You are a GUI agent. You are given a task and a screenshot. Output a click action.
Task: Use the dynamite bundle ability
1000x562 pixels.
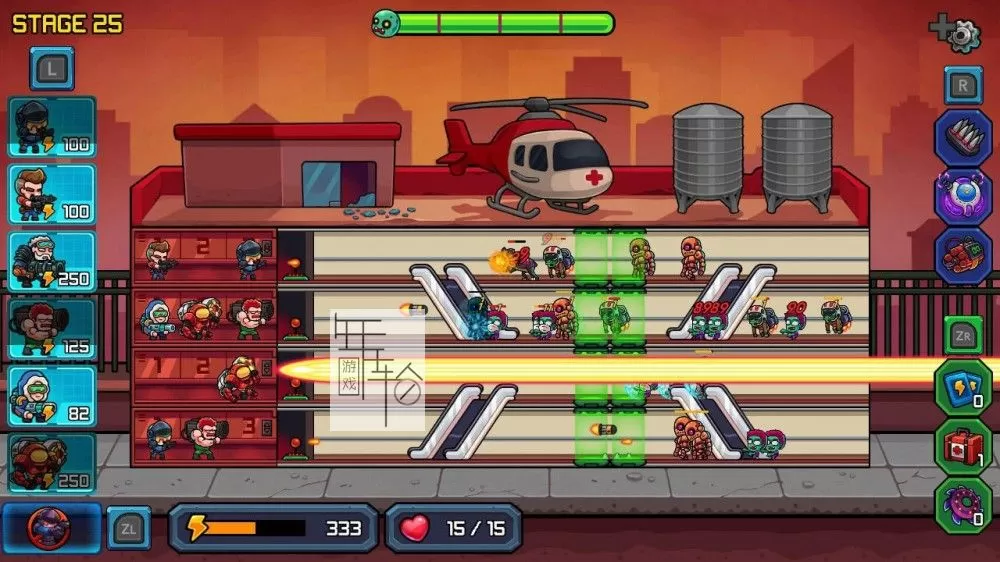(962, 254)
